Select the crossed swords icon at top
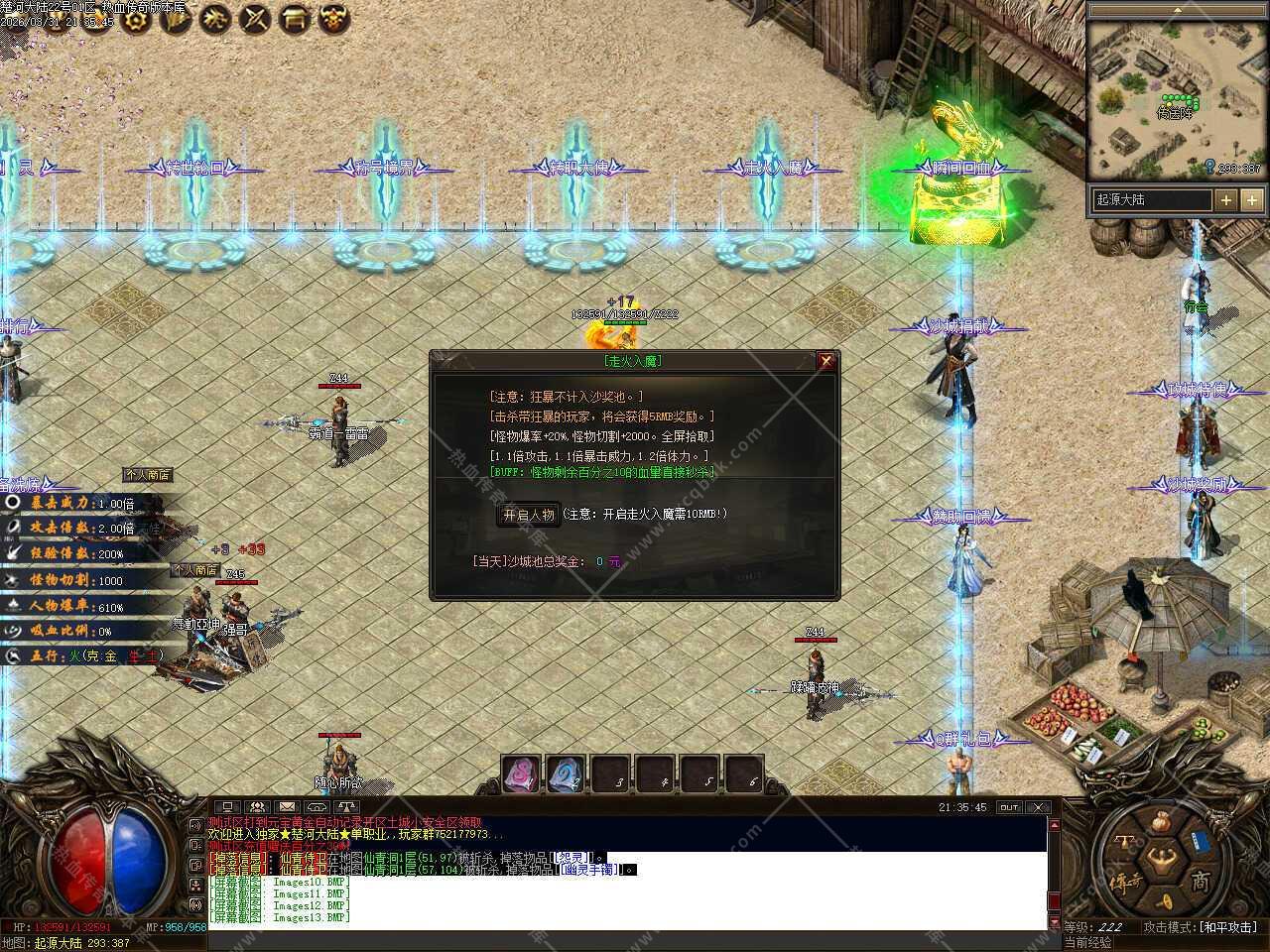 (255, 18)
